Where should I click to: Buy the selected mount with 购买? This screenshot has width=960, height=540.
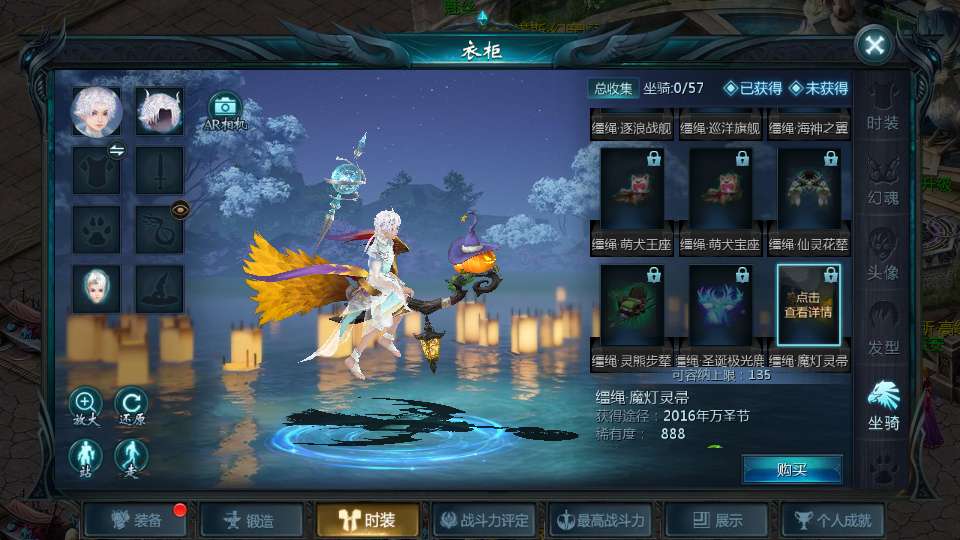click(x=792, y=469)
